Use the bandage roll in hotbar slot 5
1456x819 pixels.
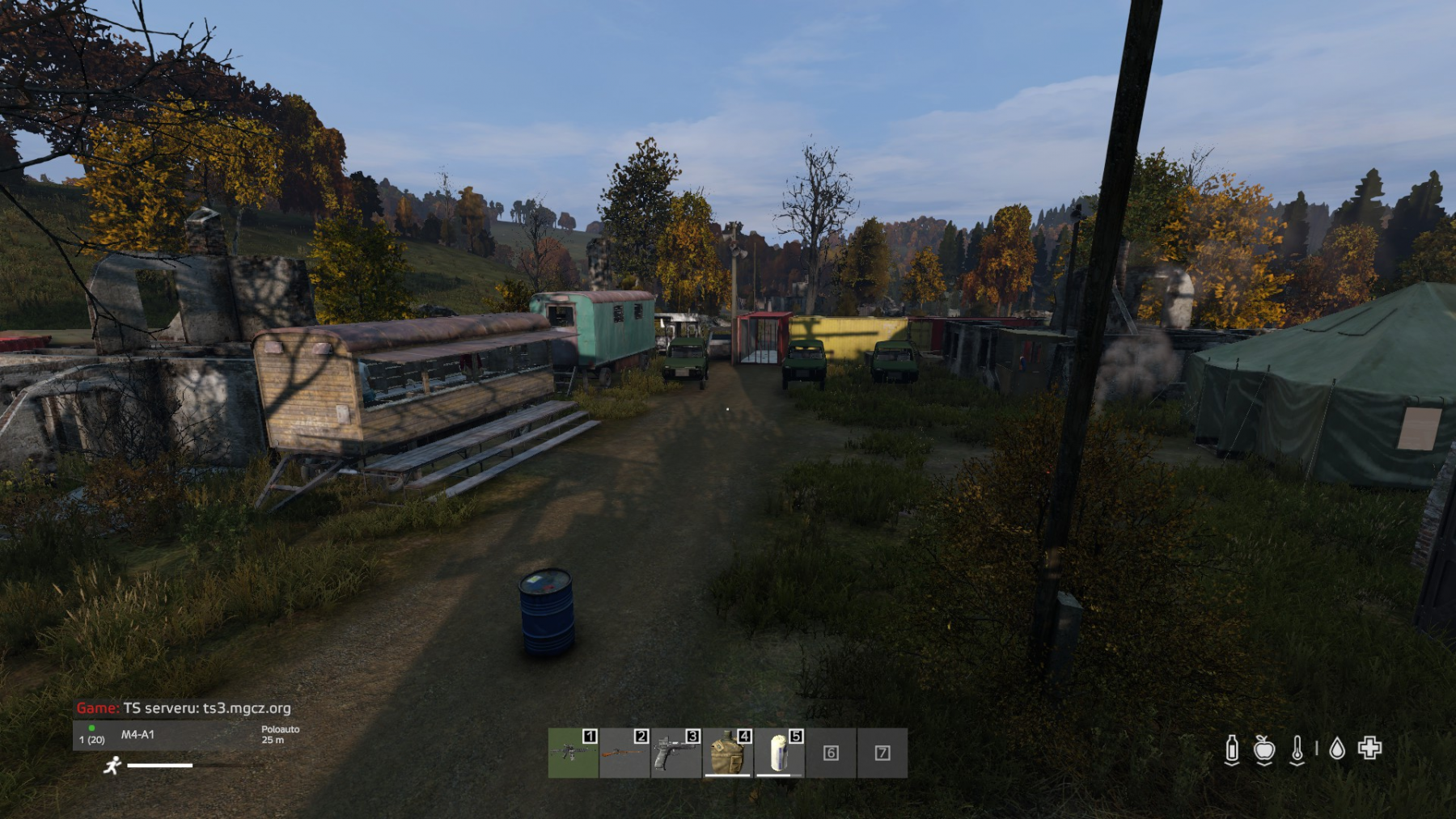tap(779, 753)
